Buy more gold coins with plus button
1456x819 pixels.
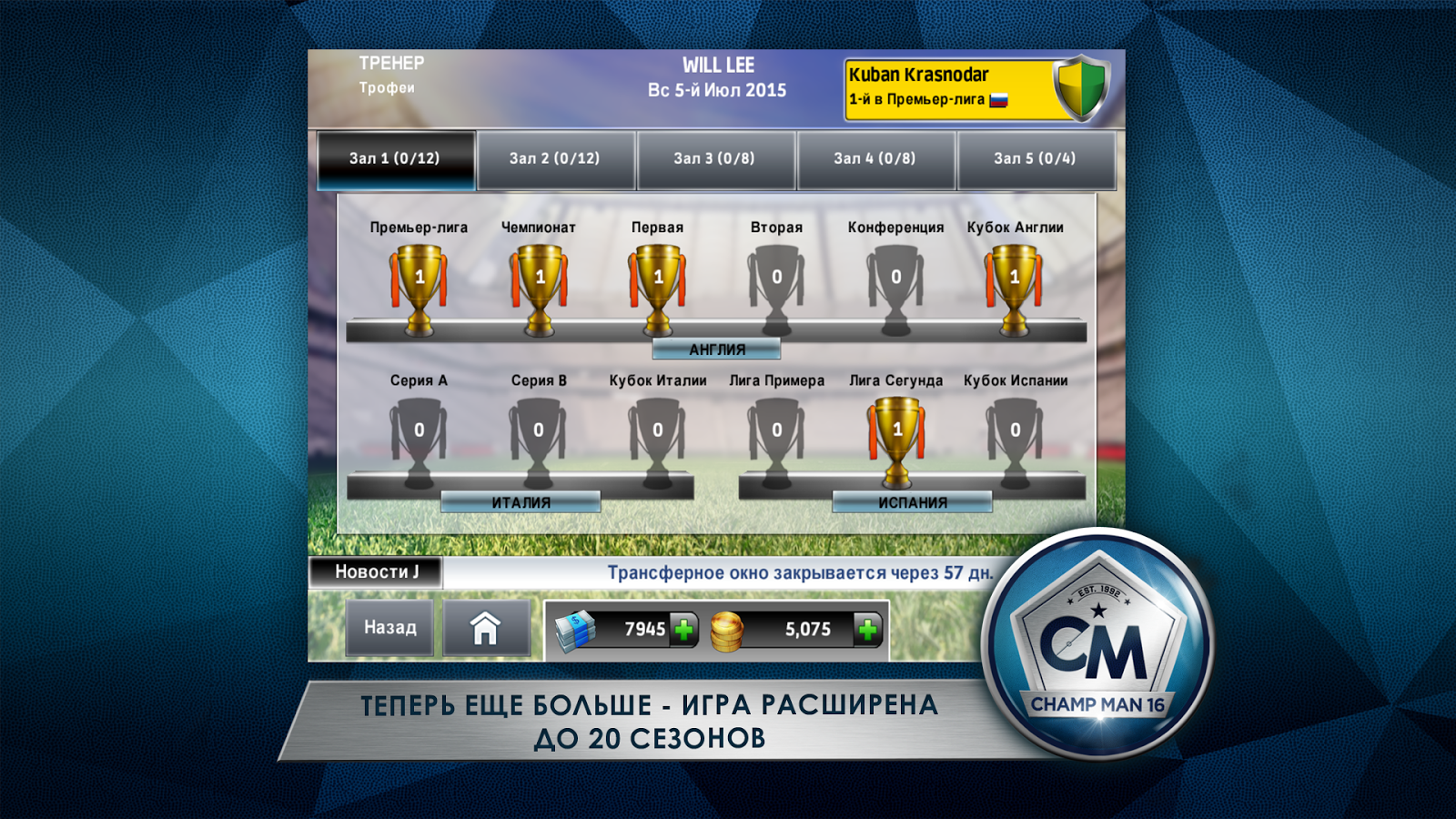868,629
